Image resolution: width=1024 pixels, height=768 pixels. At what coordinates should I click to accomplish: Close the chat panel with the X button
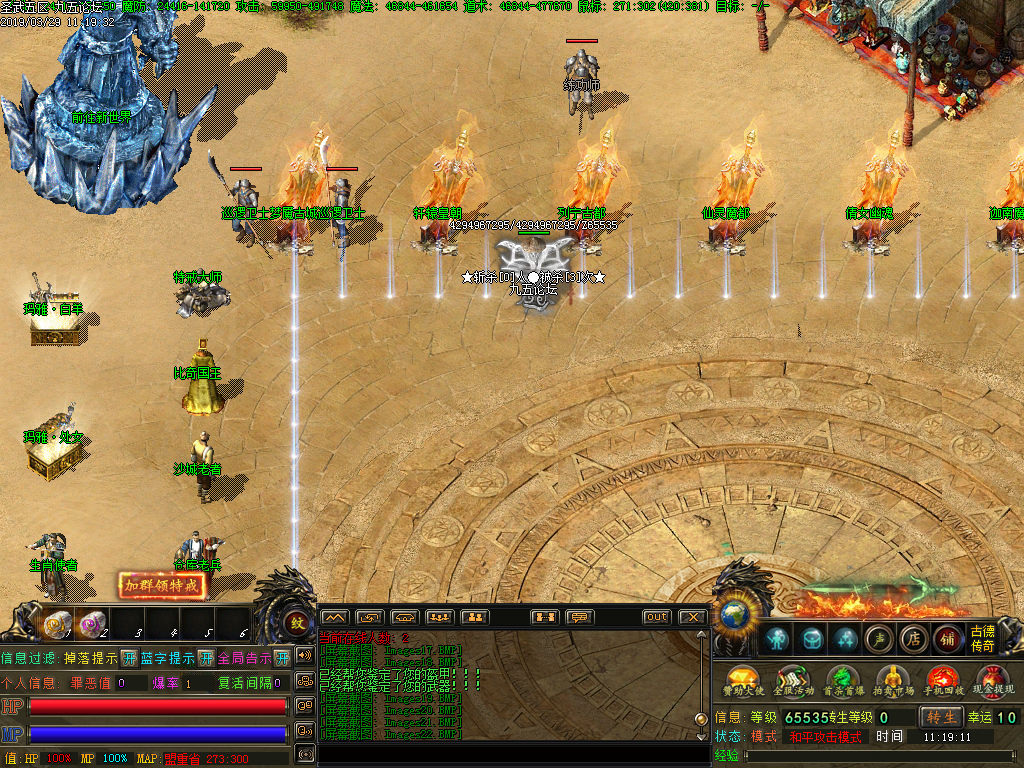pos(692,617)
